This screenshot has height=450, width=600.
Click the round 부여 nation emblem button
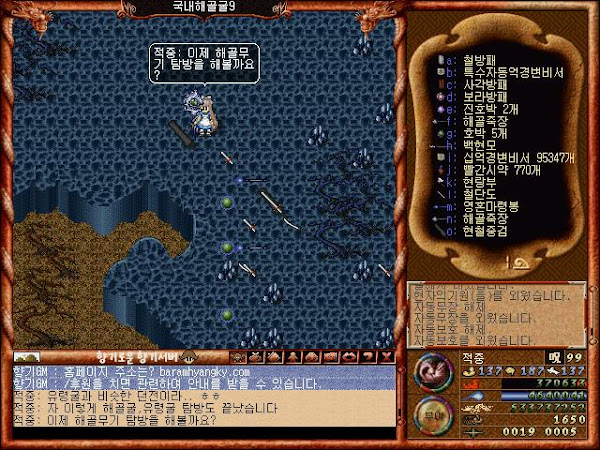click(x=433, y=416)
